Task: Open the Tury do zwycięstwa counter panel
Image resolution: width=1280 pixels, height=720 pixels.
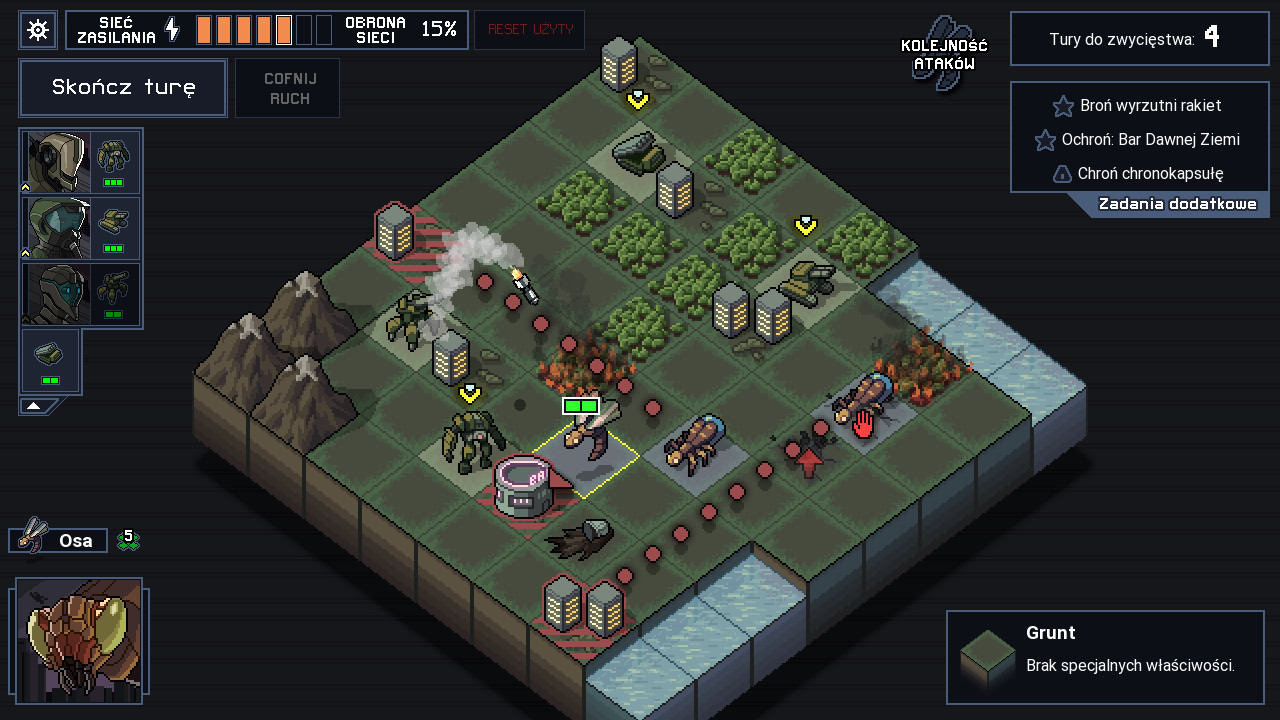Action: click(1139, 38)
